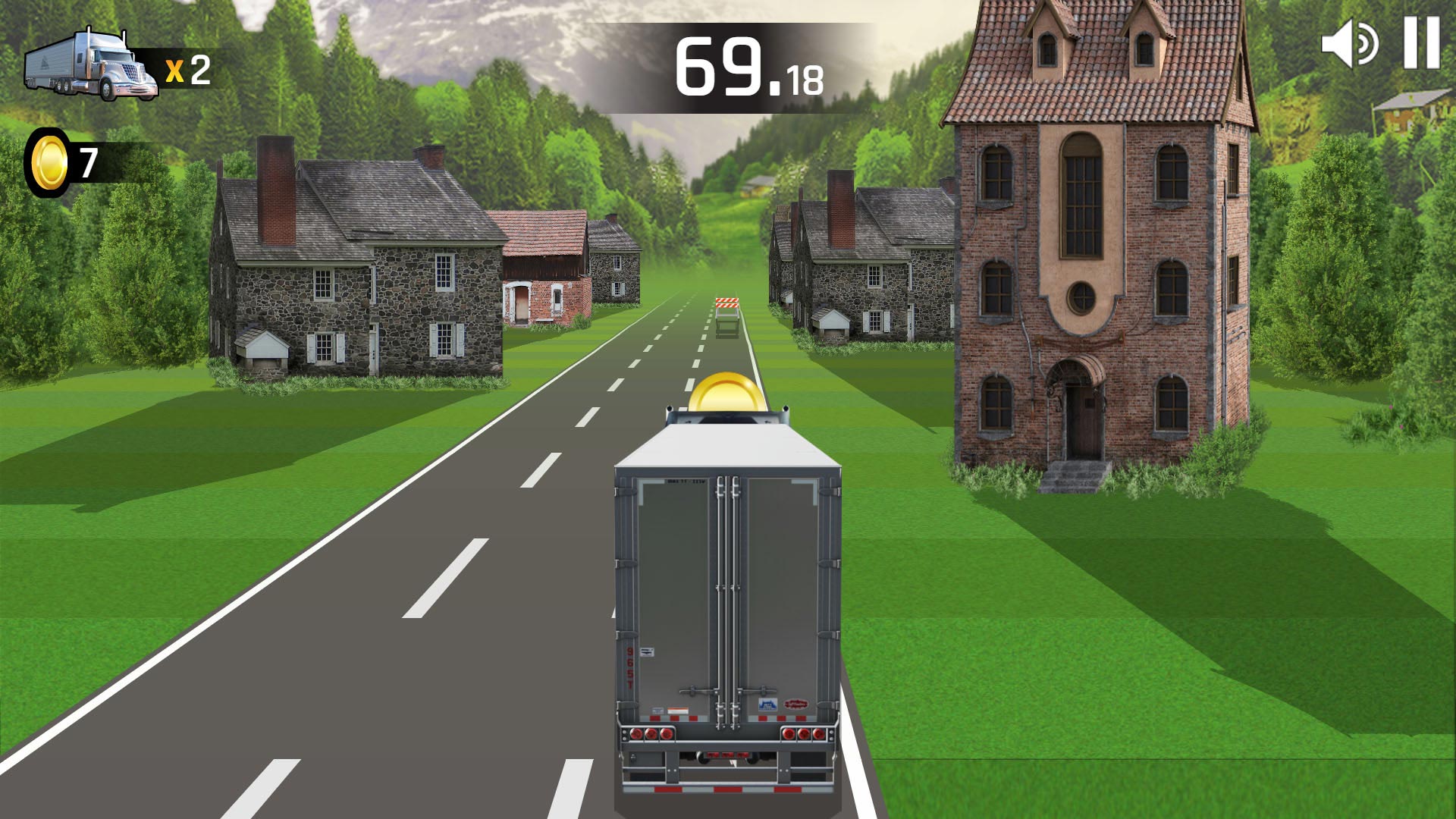Pause the game
Image resolution: width=1456 pixels, height=819 pixels.
coord(1420,43)
